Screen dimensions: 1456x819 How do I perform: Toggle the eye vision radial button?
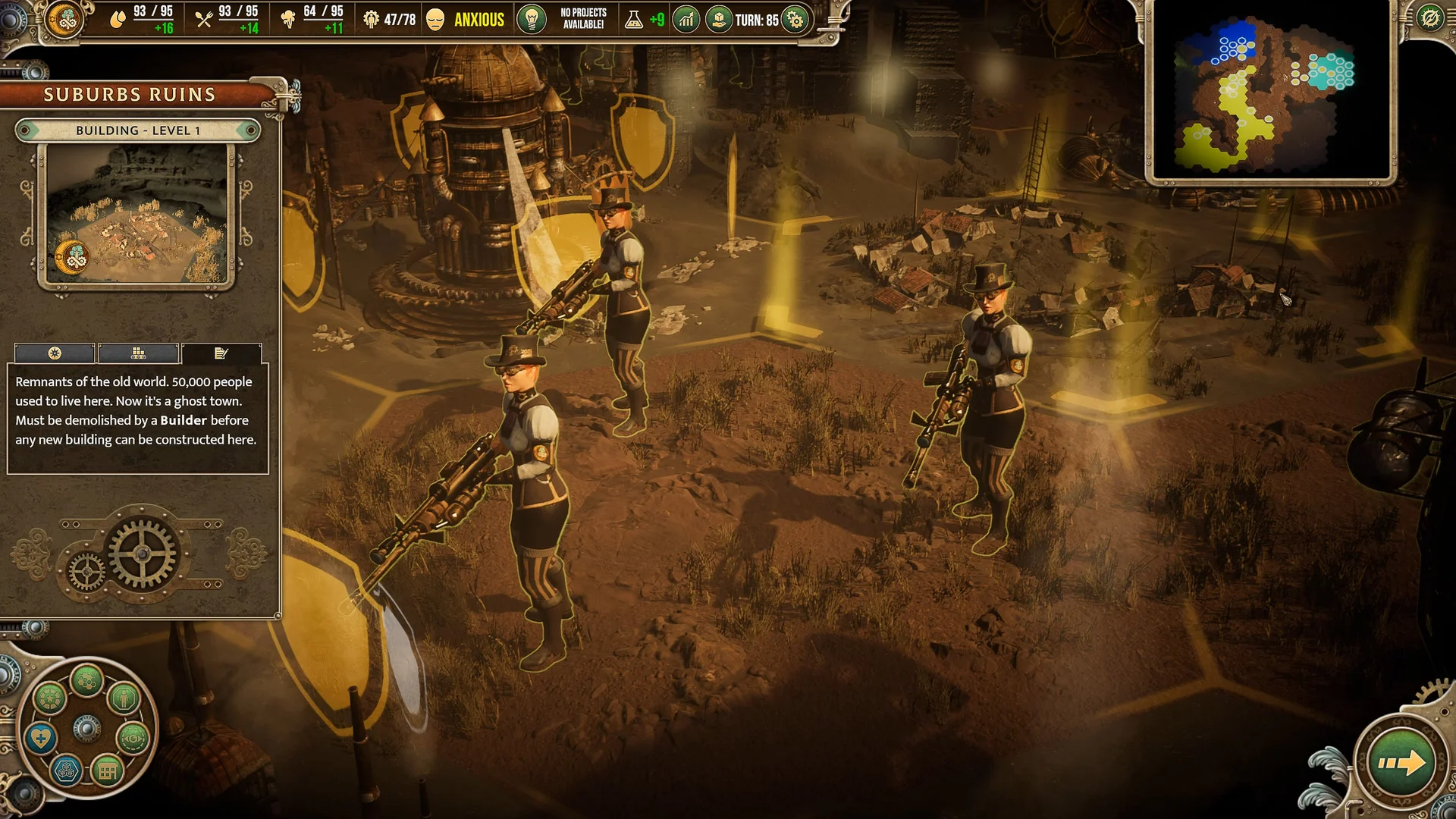pyautogui.click(x=132, y=738)
